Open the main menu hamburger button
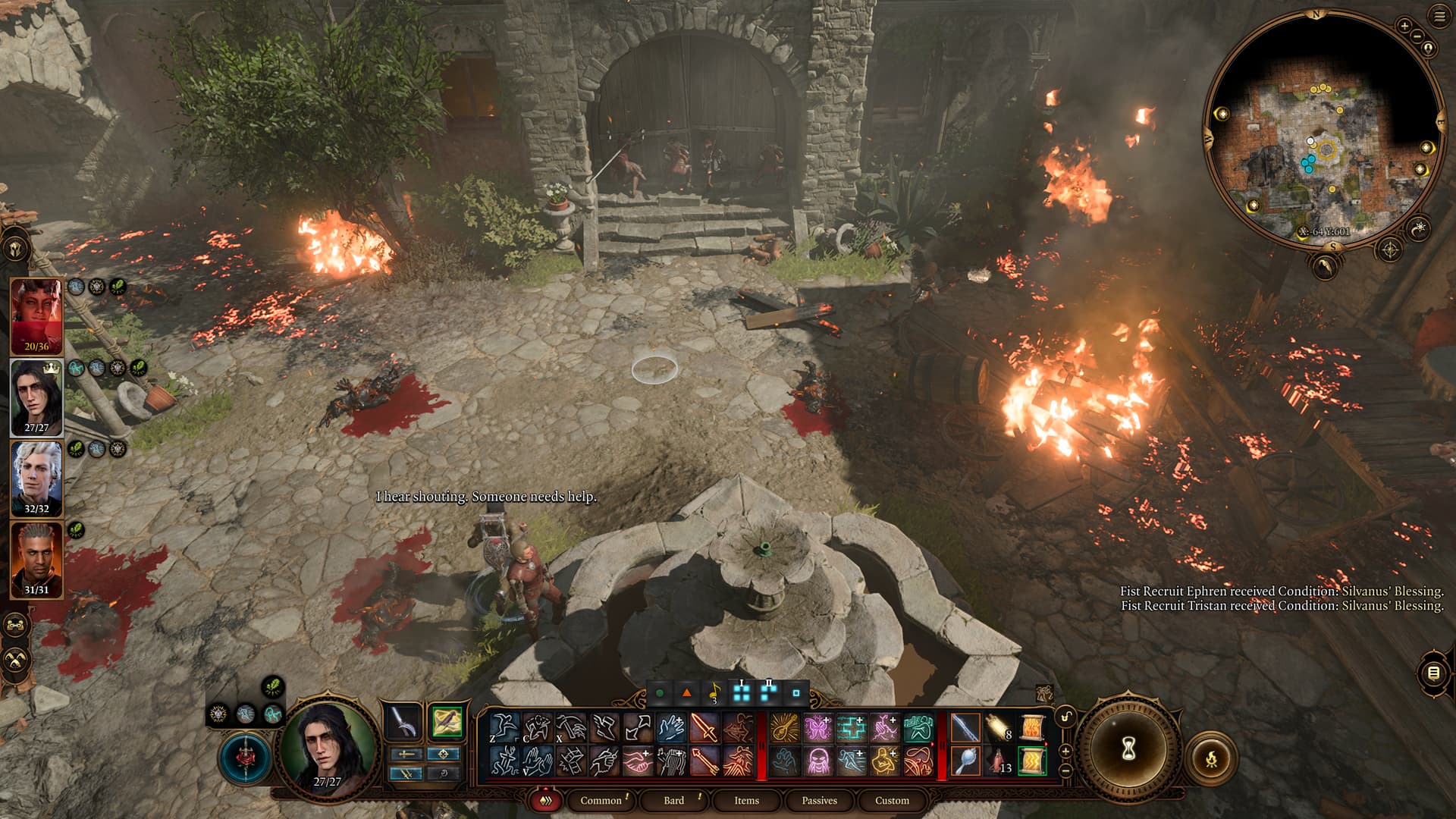The image size is (1456, 819). pyautogui.click(x=1439, y=17)
